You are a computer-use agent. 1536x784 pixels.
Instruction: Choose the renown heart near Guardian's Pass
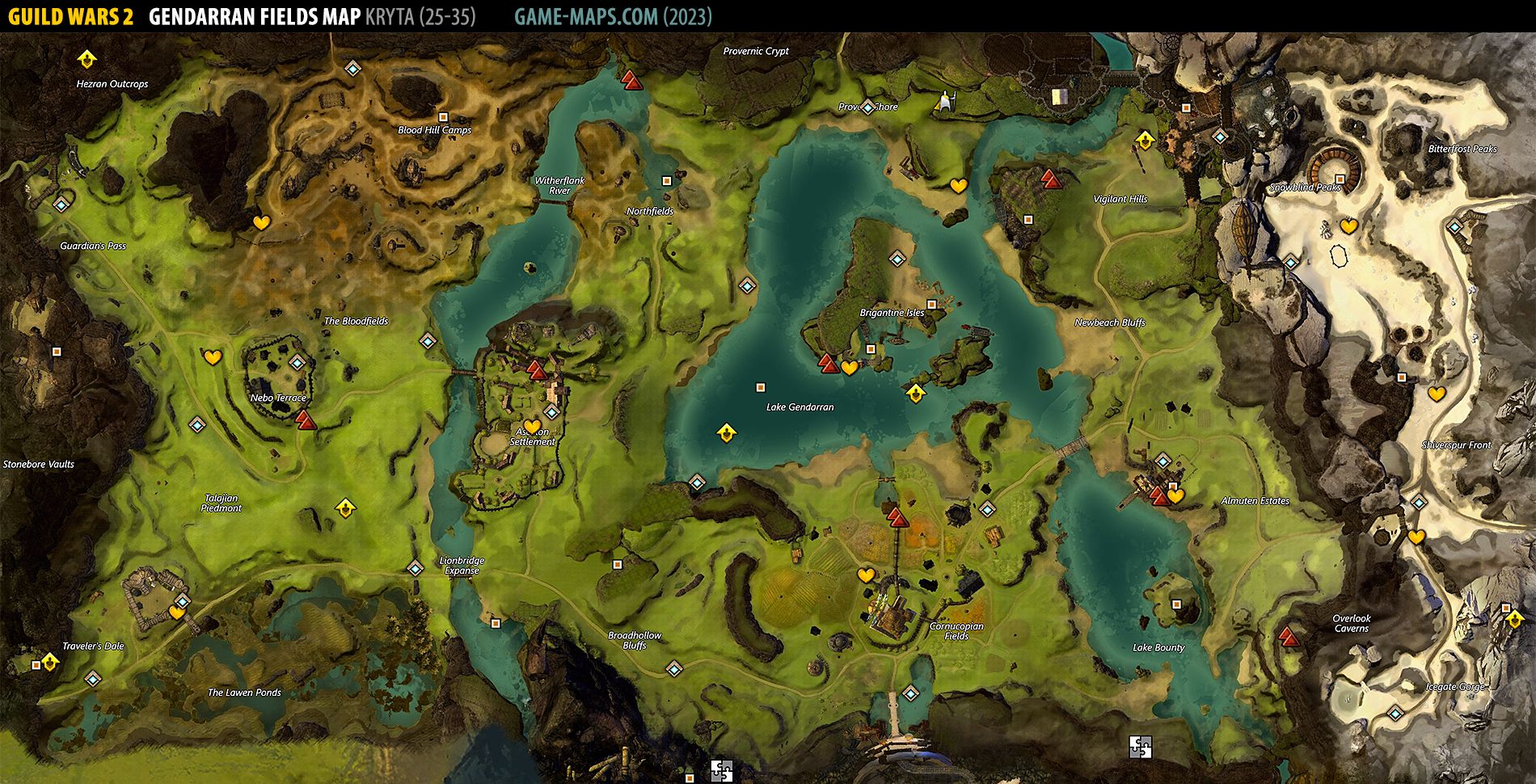[260, 222]
